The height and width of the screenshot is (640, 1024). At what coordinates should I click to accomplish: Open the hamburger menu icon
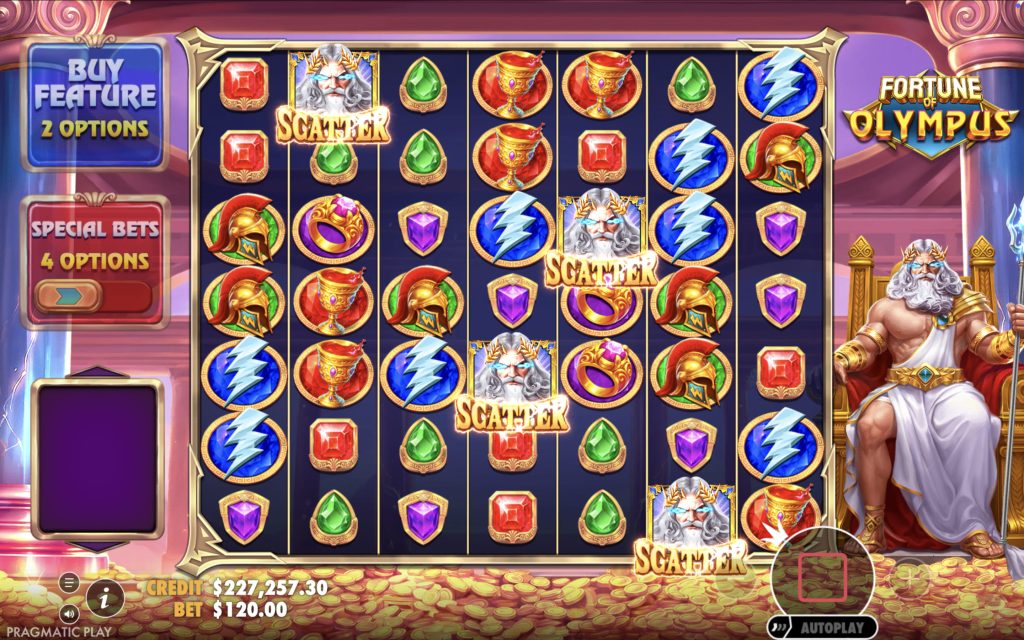[x=69, y=582]
